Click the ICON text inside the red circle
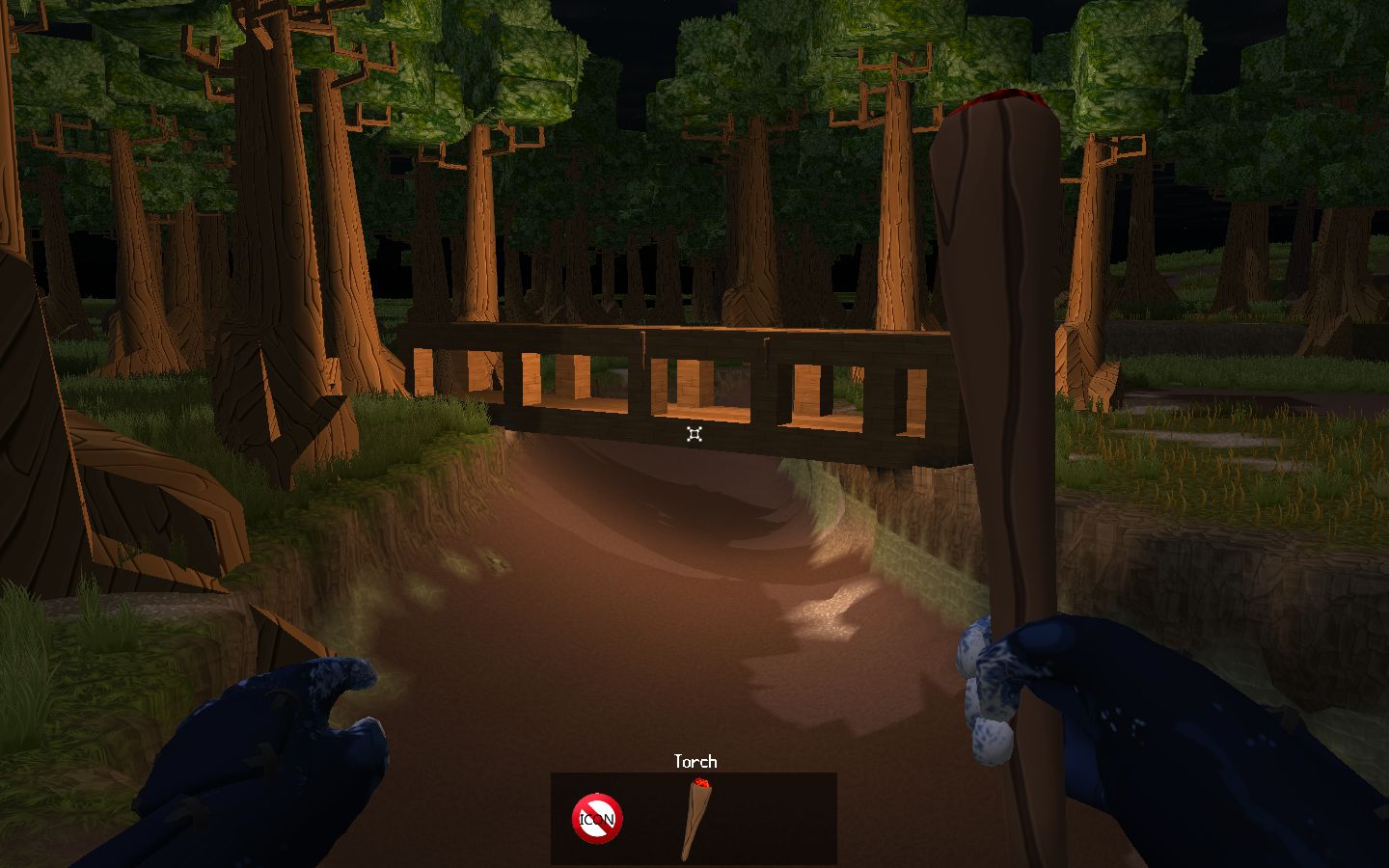Image resolution: width=1389 pixels, height=868 pixels. 597,819
